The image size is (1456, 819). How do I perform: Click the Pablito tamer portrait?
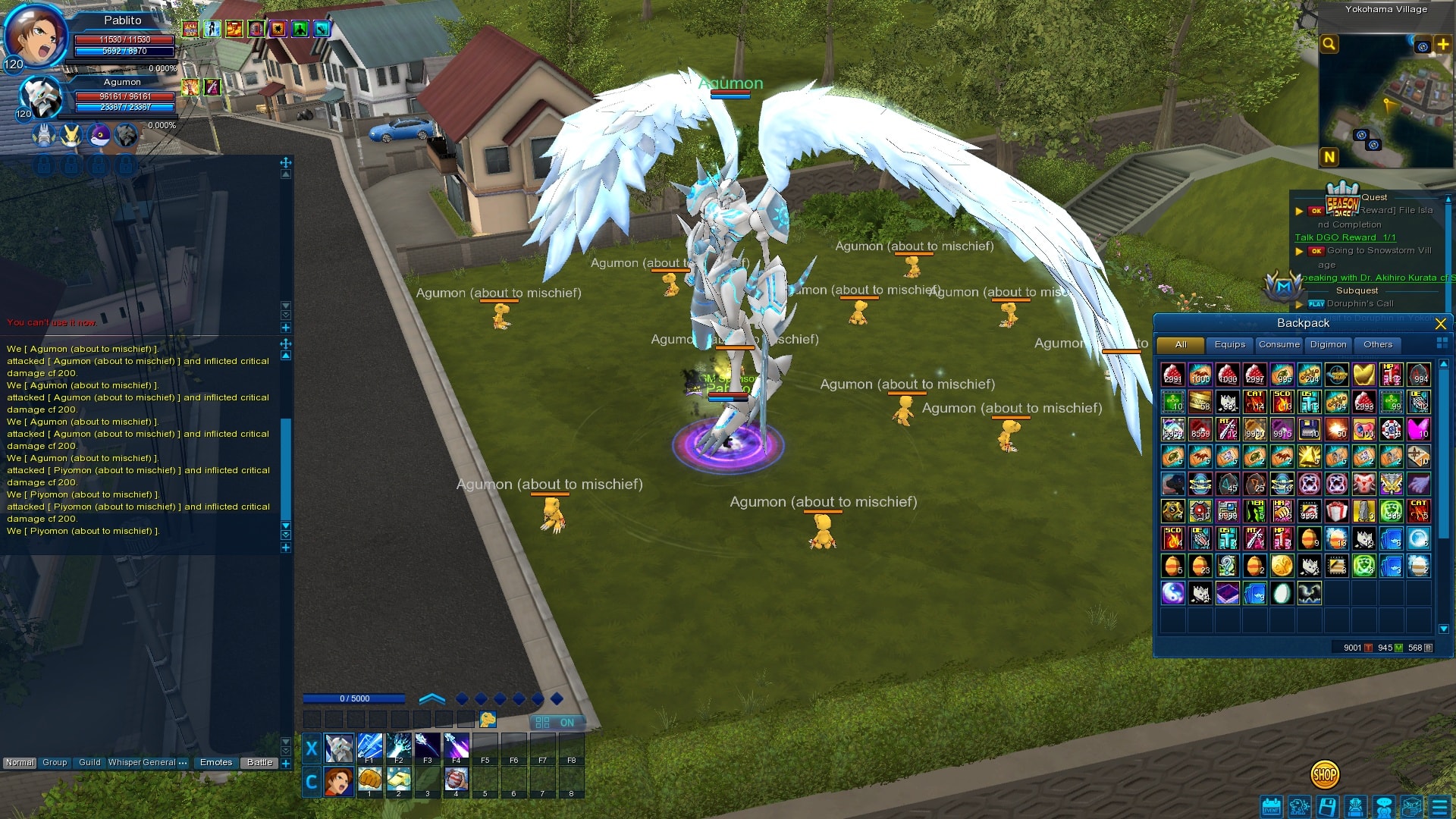(34, 34)
